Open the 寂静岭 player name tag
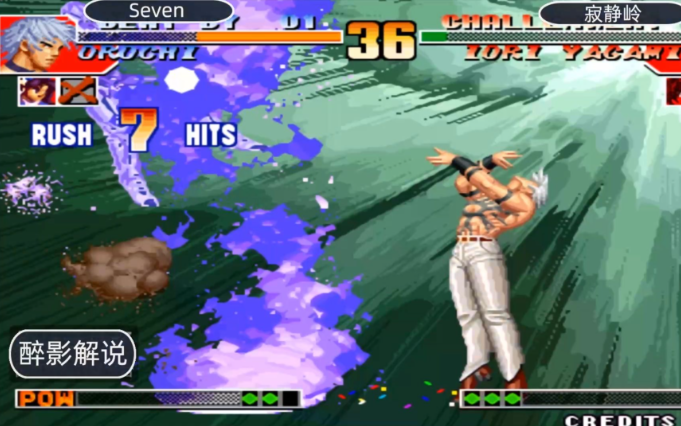 coord(610,13)
